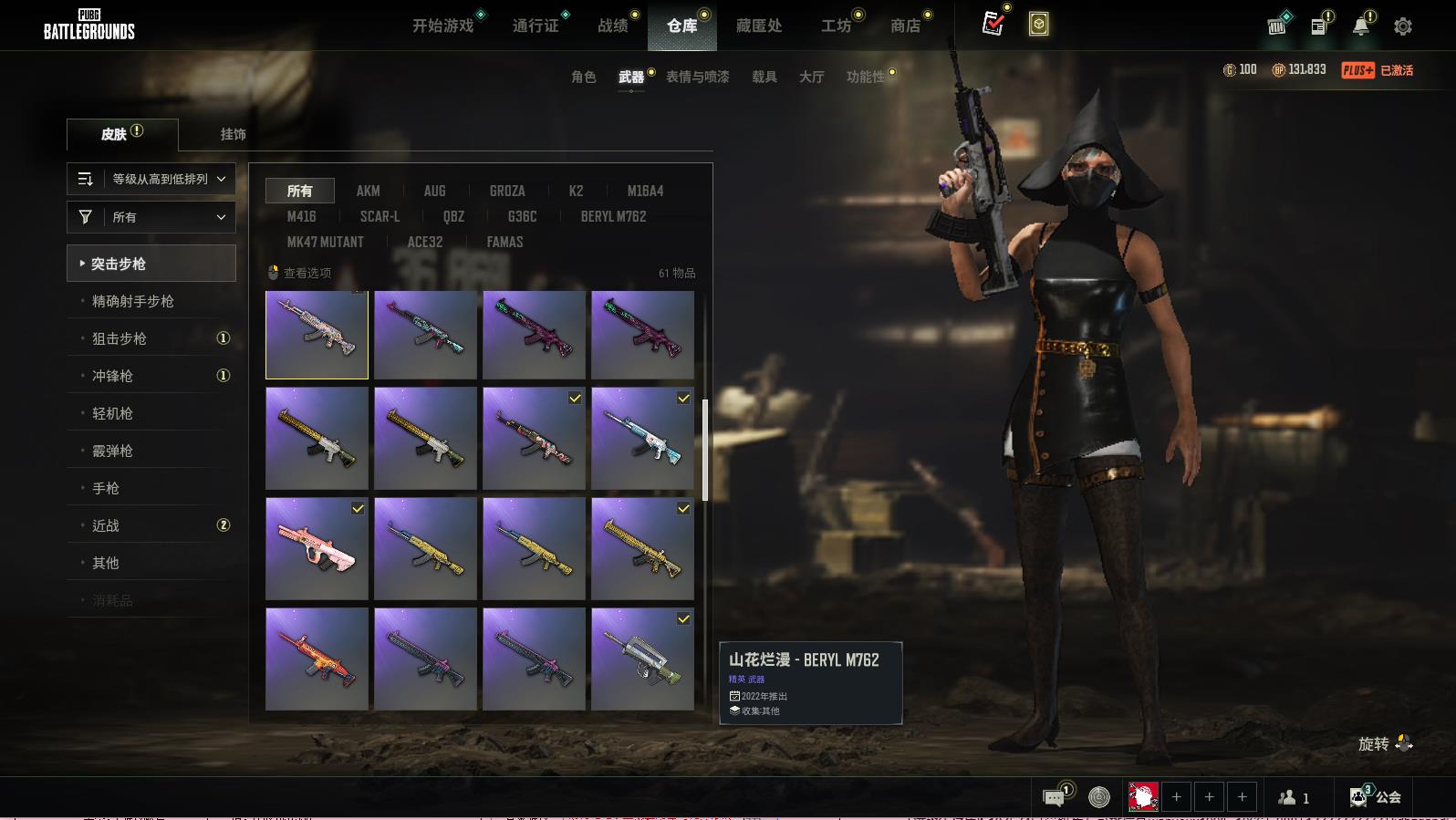Filter skins by FAMAS
This screenshot has height=820, width=1456.
pyautogui.click(x=504, y=242)
